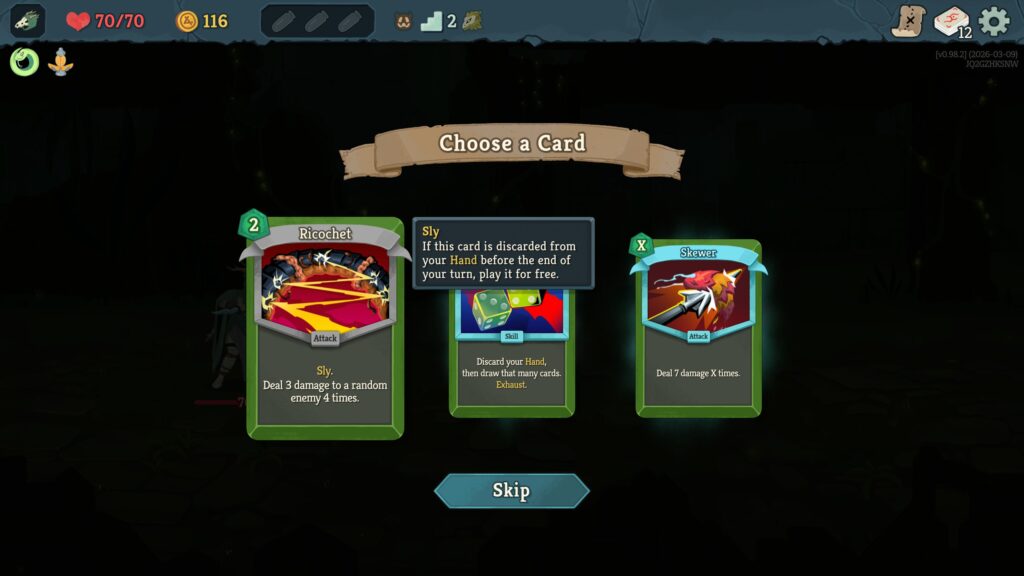1024x576 pixels.
Task: View the deck of 12 cards
Action: (x=951, y=21)
